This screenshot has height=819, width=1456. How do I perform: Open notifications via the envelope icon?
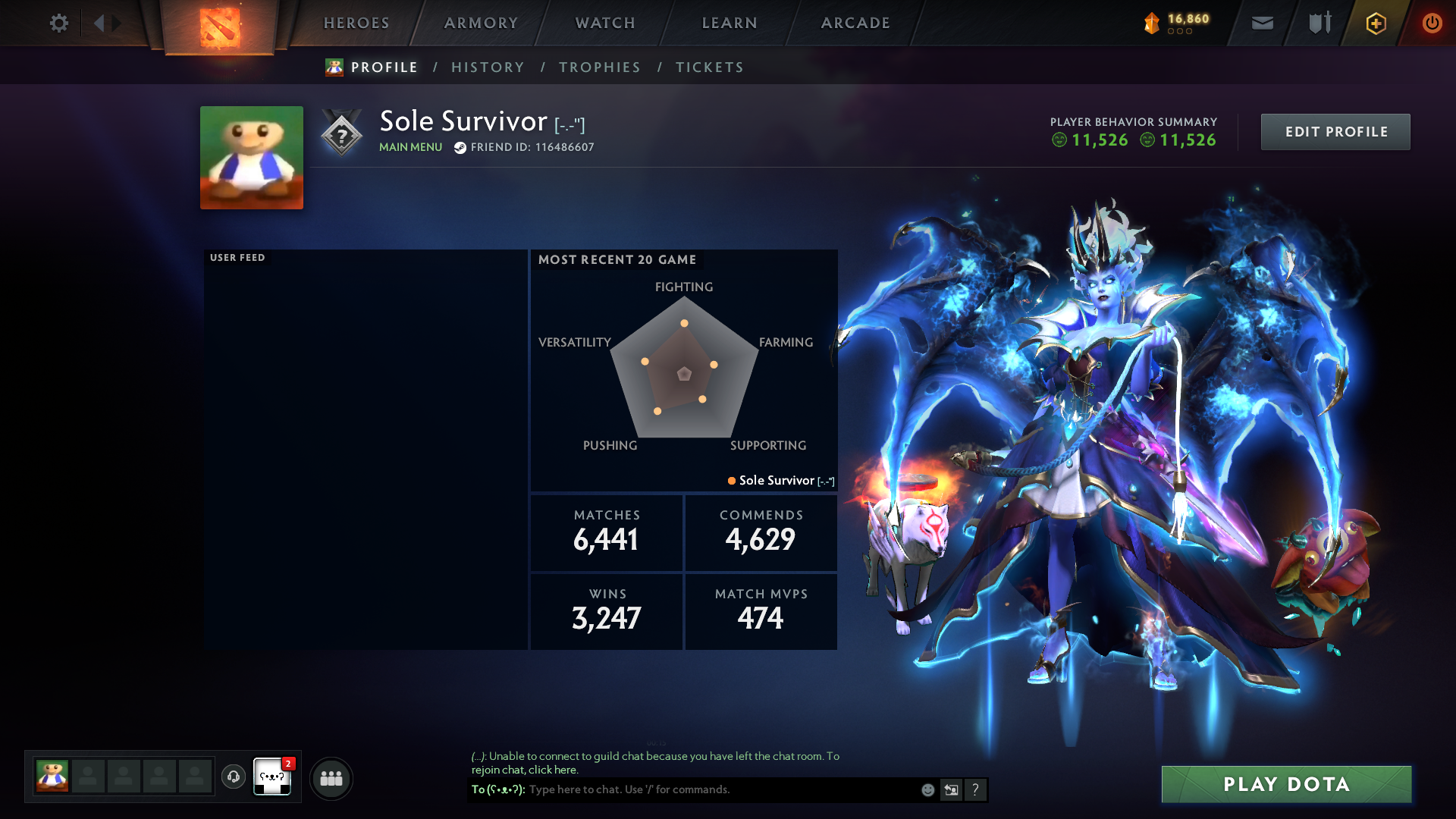point(1261,23)
